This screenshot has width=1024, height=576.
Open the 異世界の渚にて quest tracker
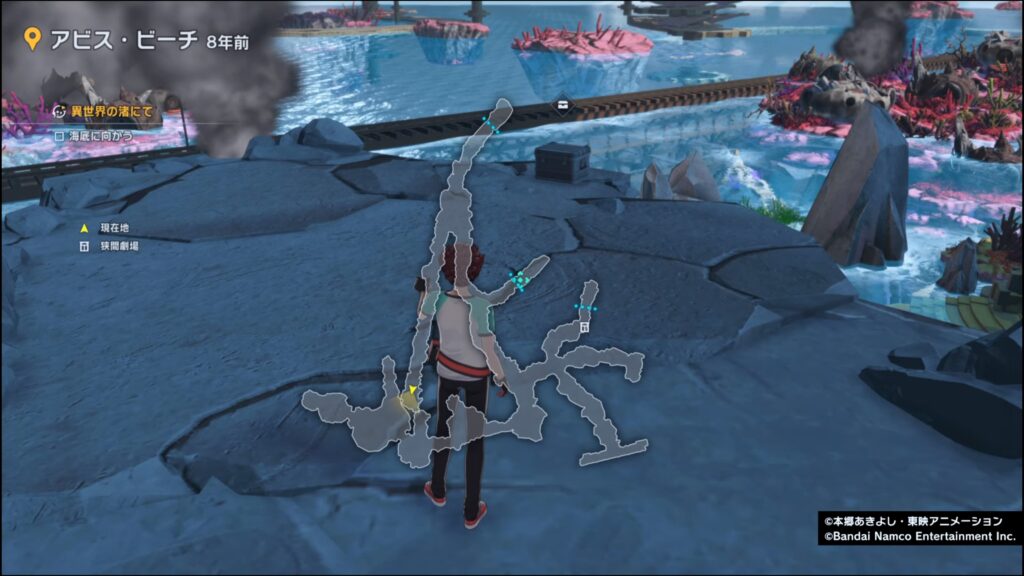pyautogui.click(x=103, y=112)
